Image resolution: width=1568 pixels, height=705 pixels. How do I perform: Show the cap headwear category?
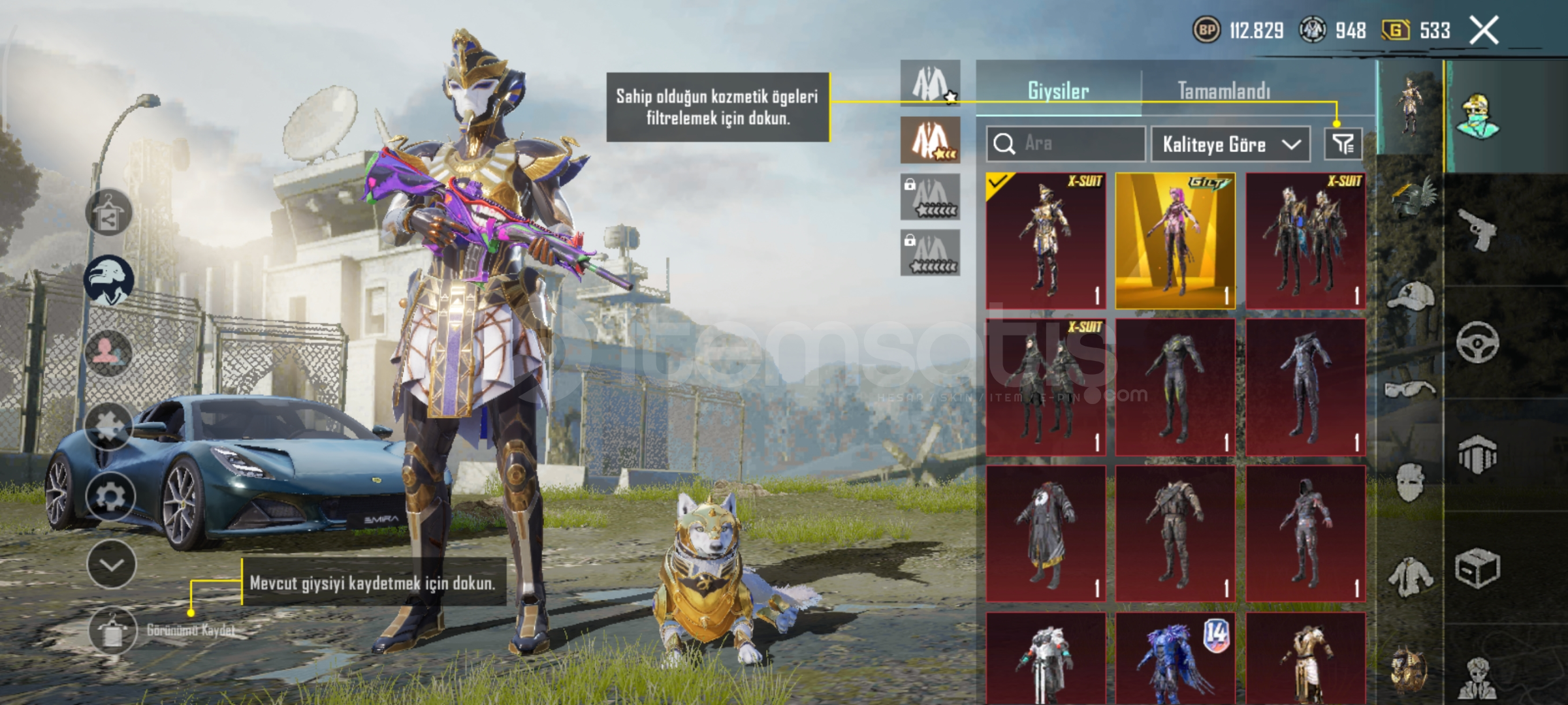(1411, 297)
